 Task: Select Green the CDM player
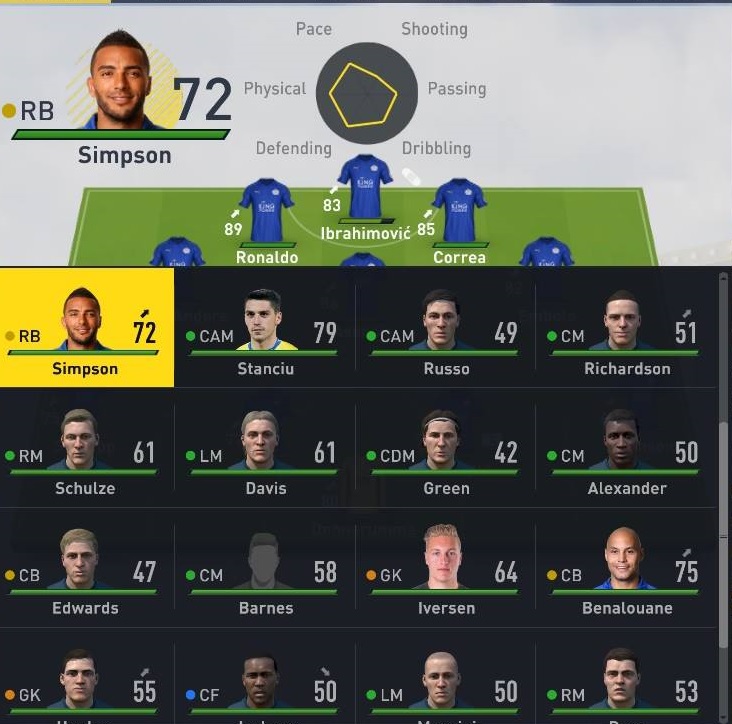446,448
